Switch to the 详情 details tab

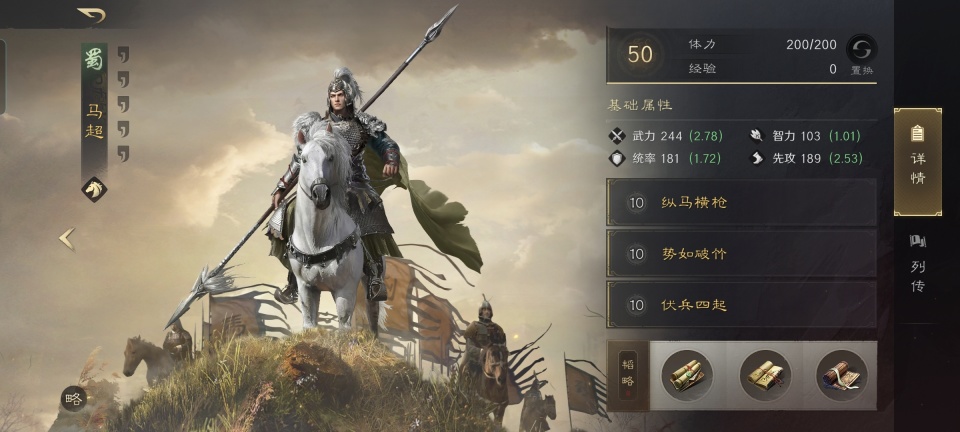click(917, 162)
